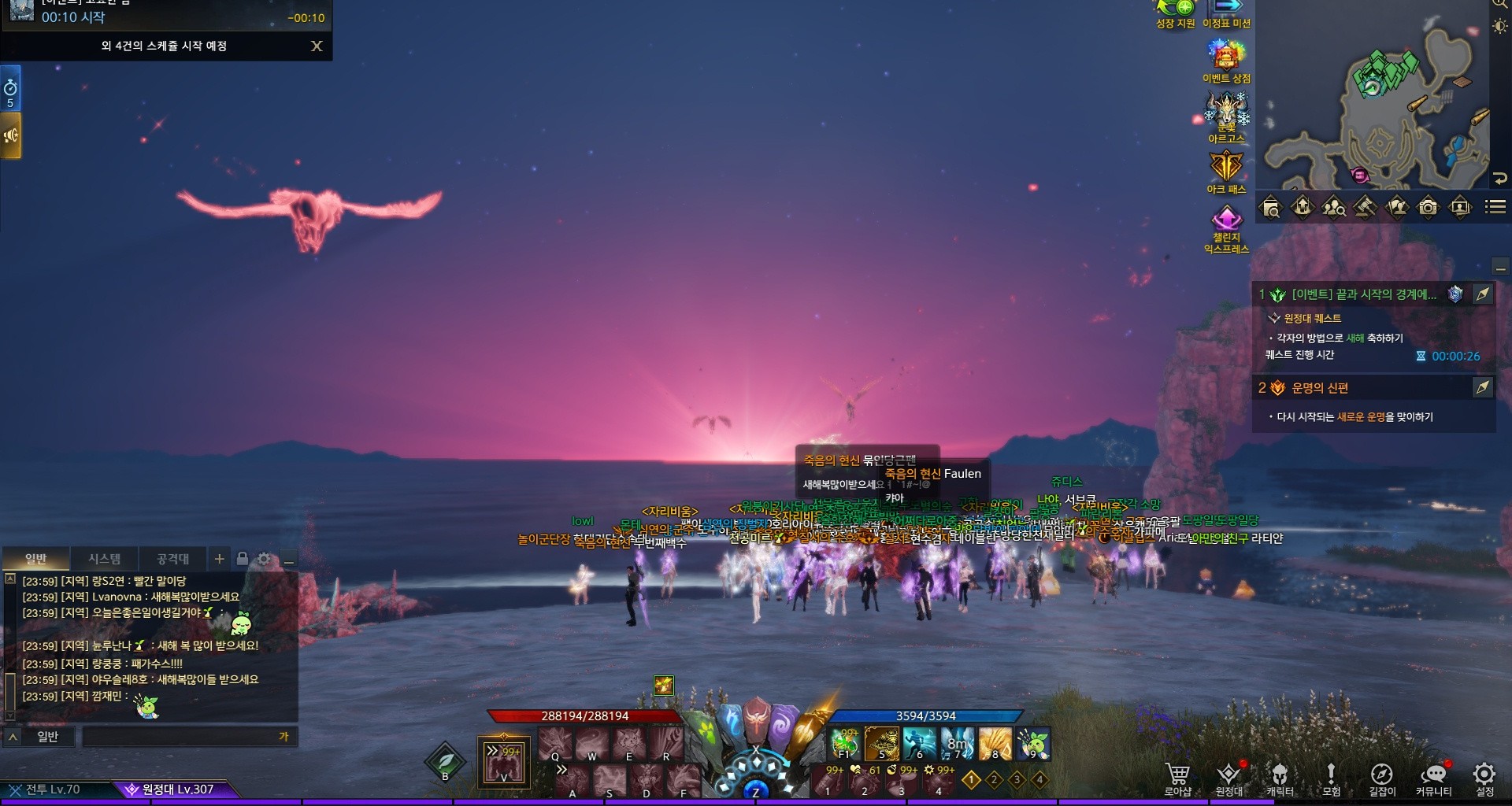Screen dimensions: 1512x806
Task: Open 챌린지 익스프레스 icon
Action: point(1226,227)
